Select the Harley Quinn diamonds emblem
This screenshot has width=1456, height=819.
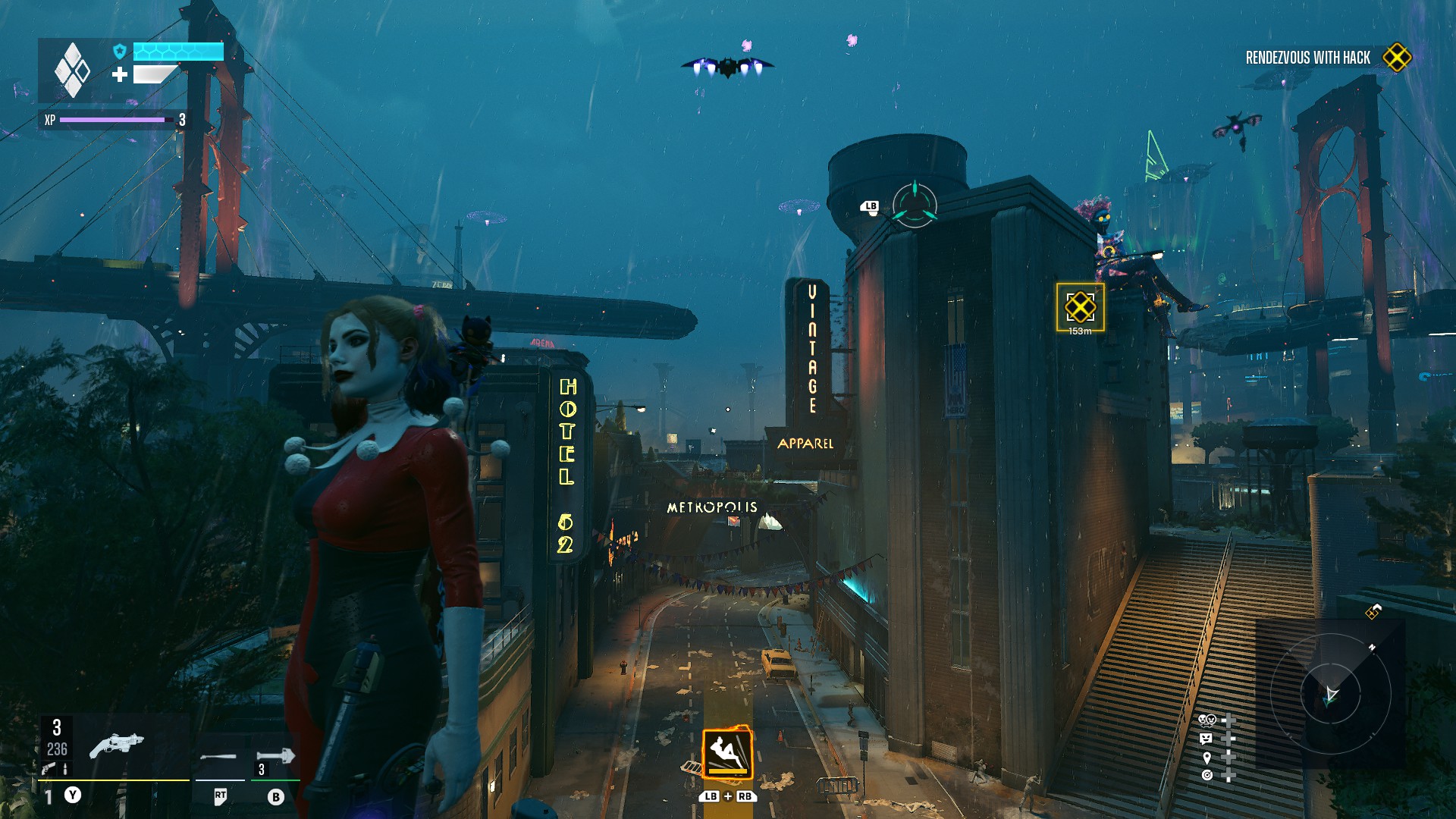point(72,70)
